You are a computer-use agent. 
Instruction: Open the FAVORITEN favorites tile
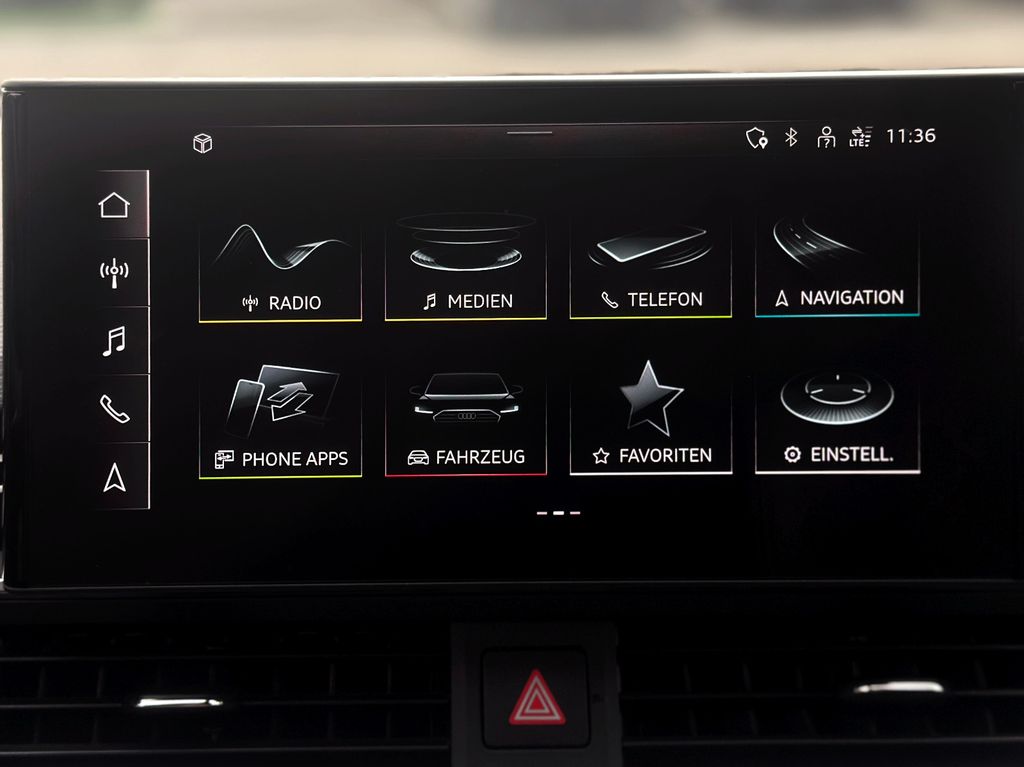(650, 421)
